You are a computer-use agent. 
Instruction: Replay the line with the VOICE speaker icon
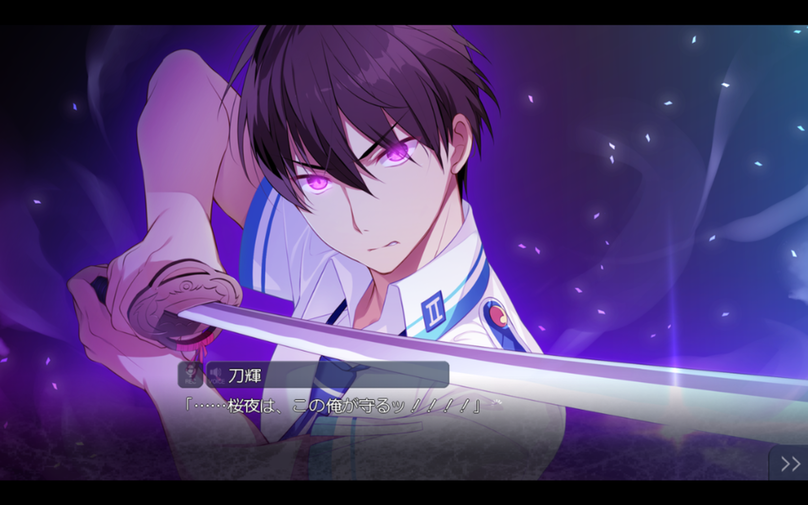[x=215, y=375]
